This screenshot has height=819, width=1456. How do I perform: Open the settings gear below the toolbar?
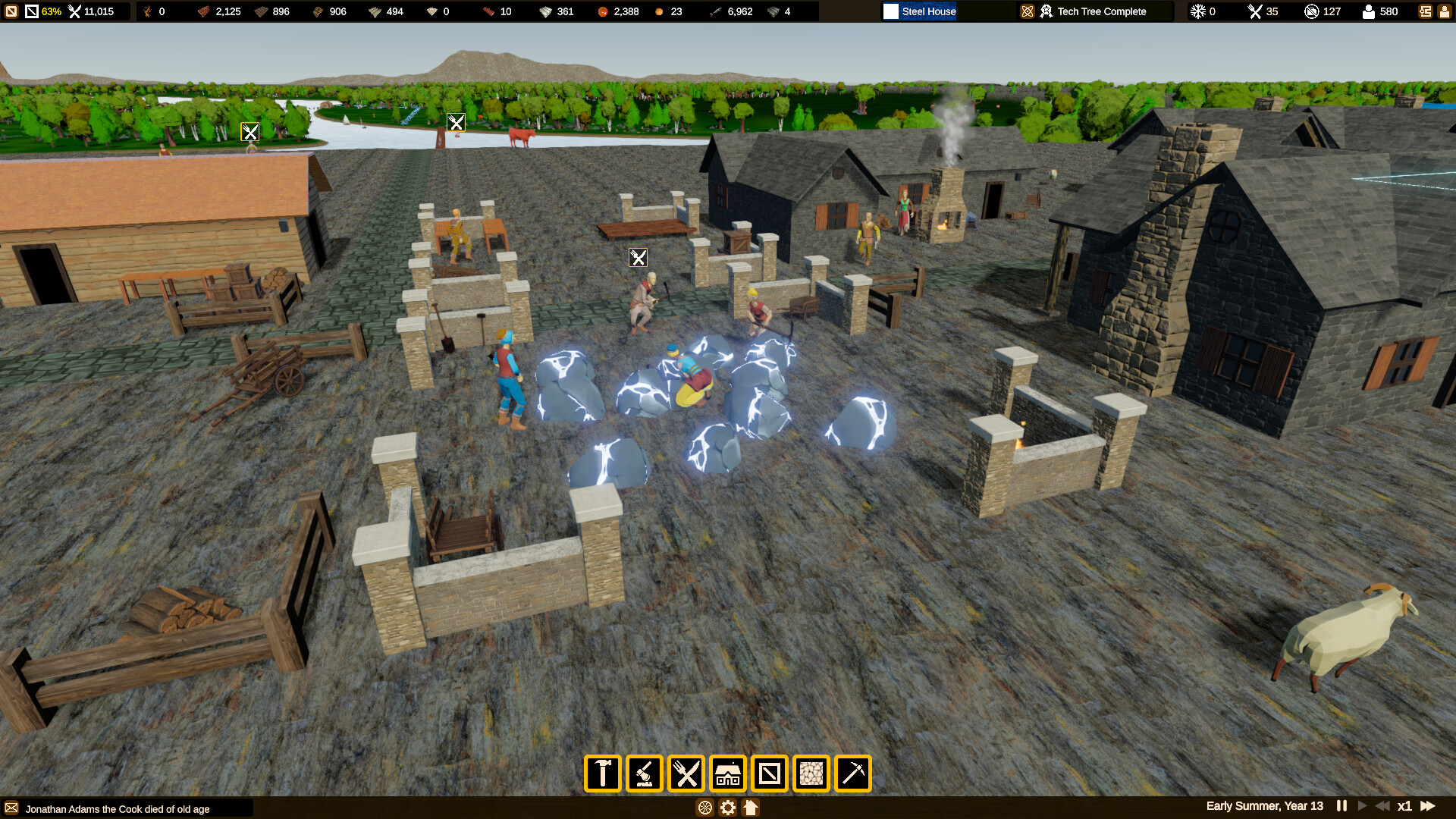tap(727, 808)
